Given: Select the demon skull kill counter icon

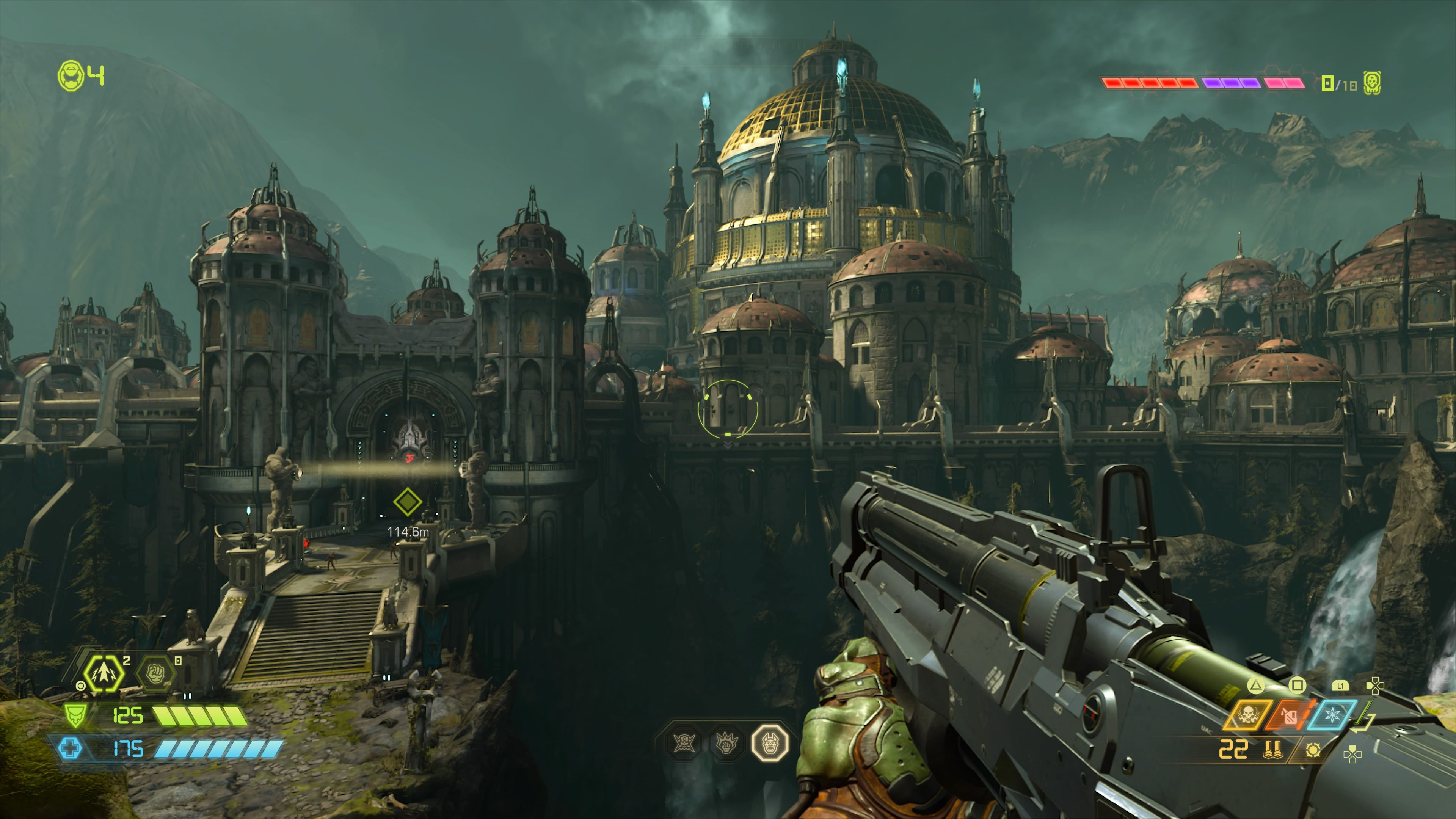Looking at the screenshot, I should 1372,84.
